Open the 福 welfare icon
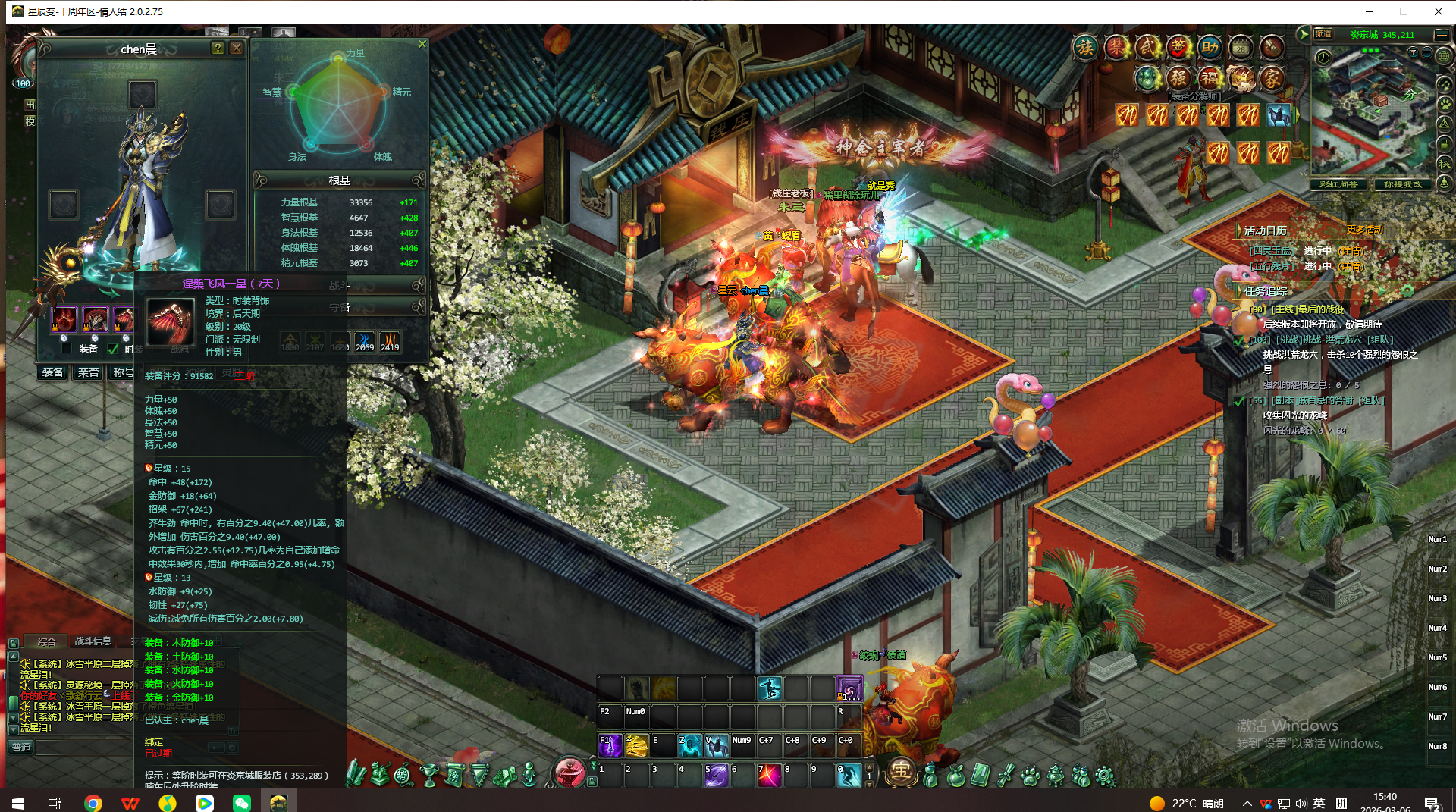Screen dimensions: 1456x812 [1209, 77]
